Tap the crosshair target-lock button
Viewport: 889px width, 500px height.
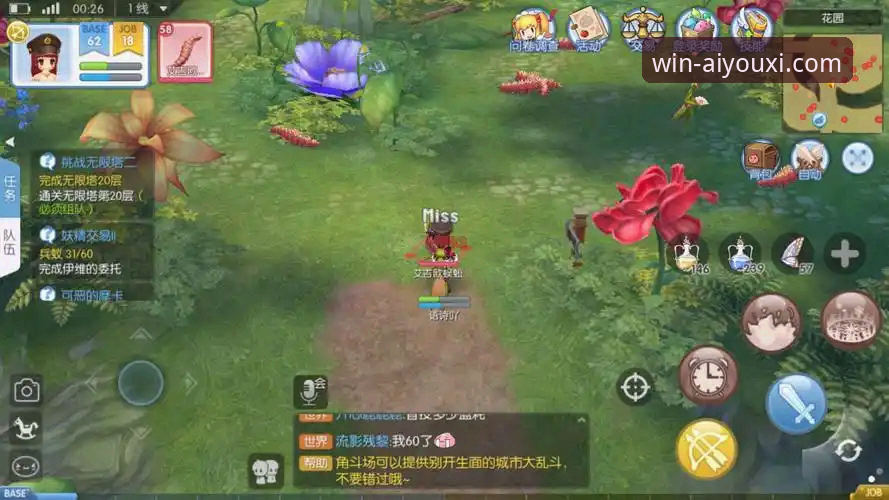(x=635, y=387)
